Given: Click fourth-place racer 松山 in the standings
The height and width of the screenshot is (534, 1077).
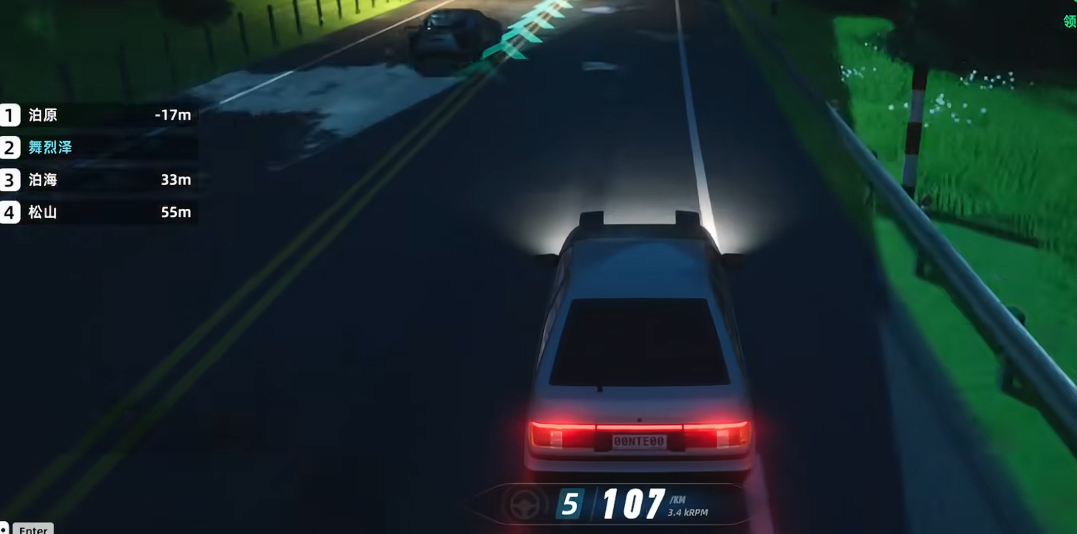Looking at the screenshot, I should [43, 212].
